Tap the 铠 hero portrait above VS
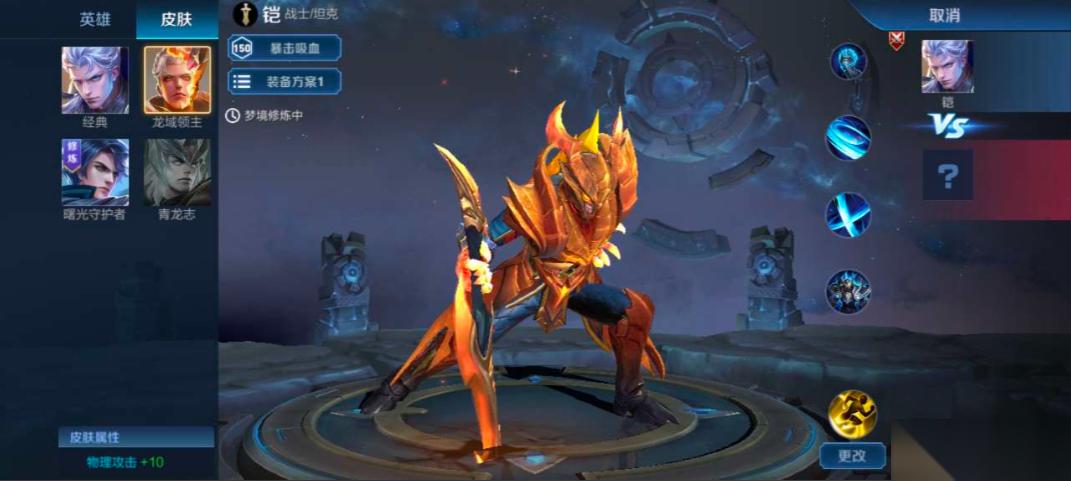The width and height of the screenshot is (1071, 481). click(947, 67)
